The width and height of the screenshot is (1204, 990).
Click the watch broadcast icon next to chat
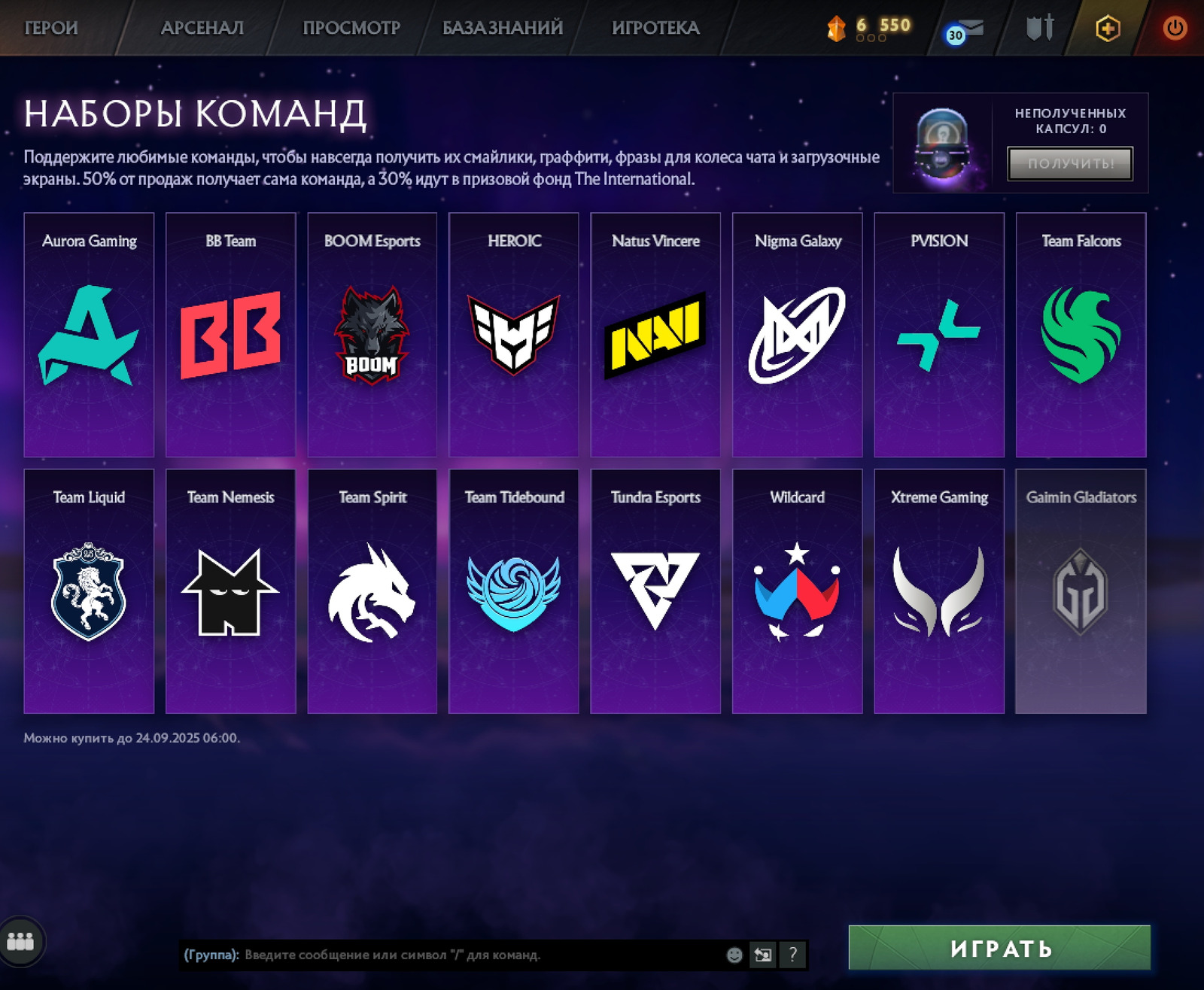(x=762, y=955)
